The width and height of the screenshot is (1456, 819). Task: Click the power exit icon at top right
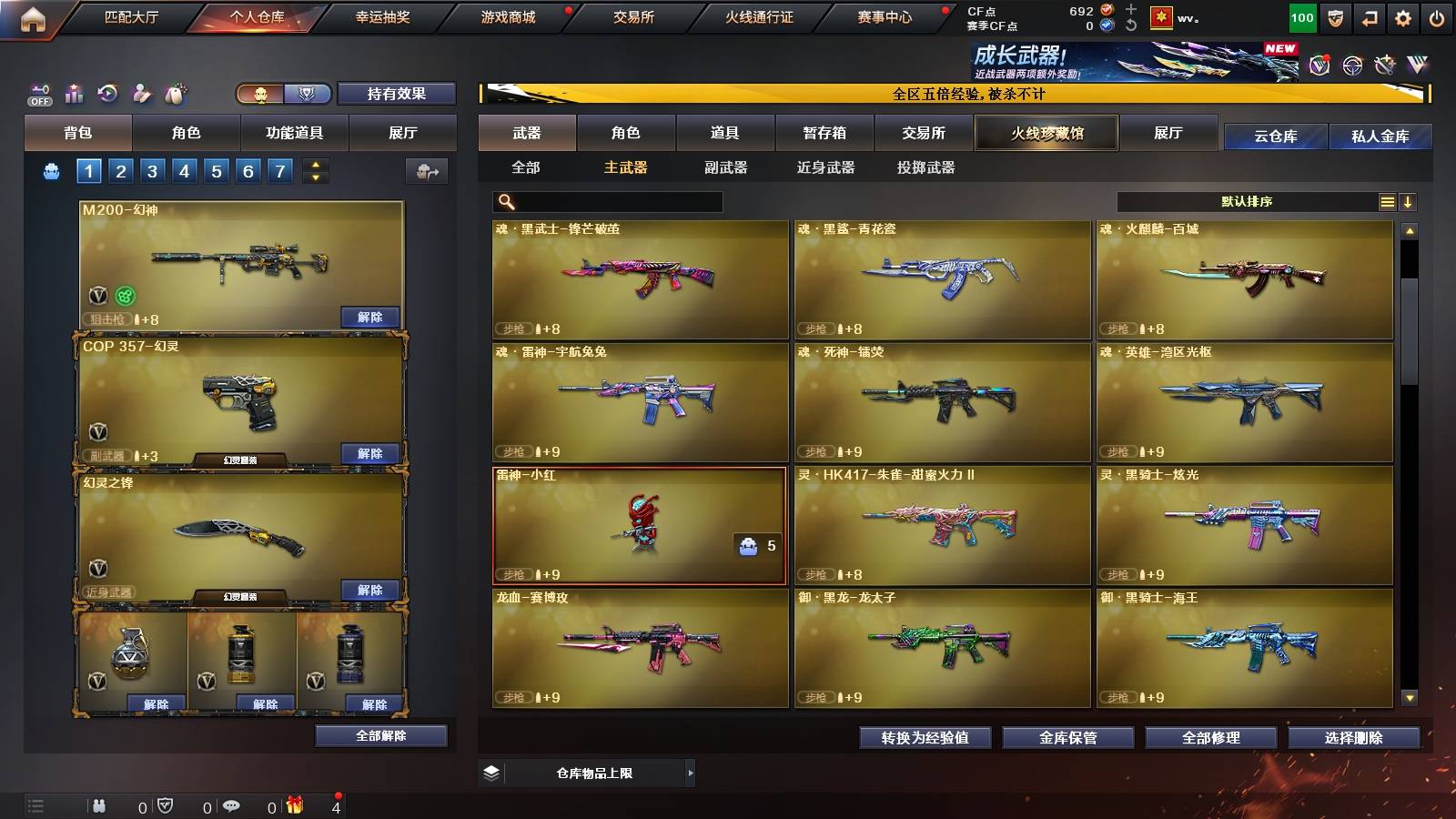1439,15
